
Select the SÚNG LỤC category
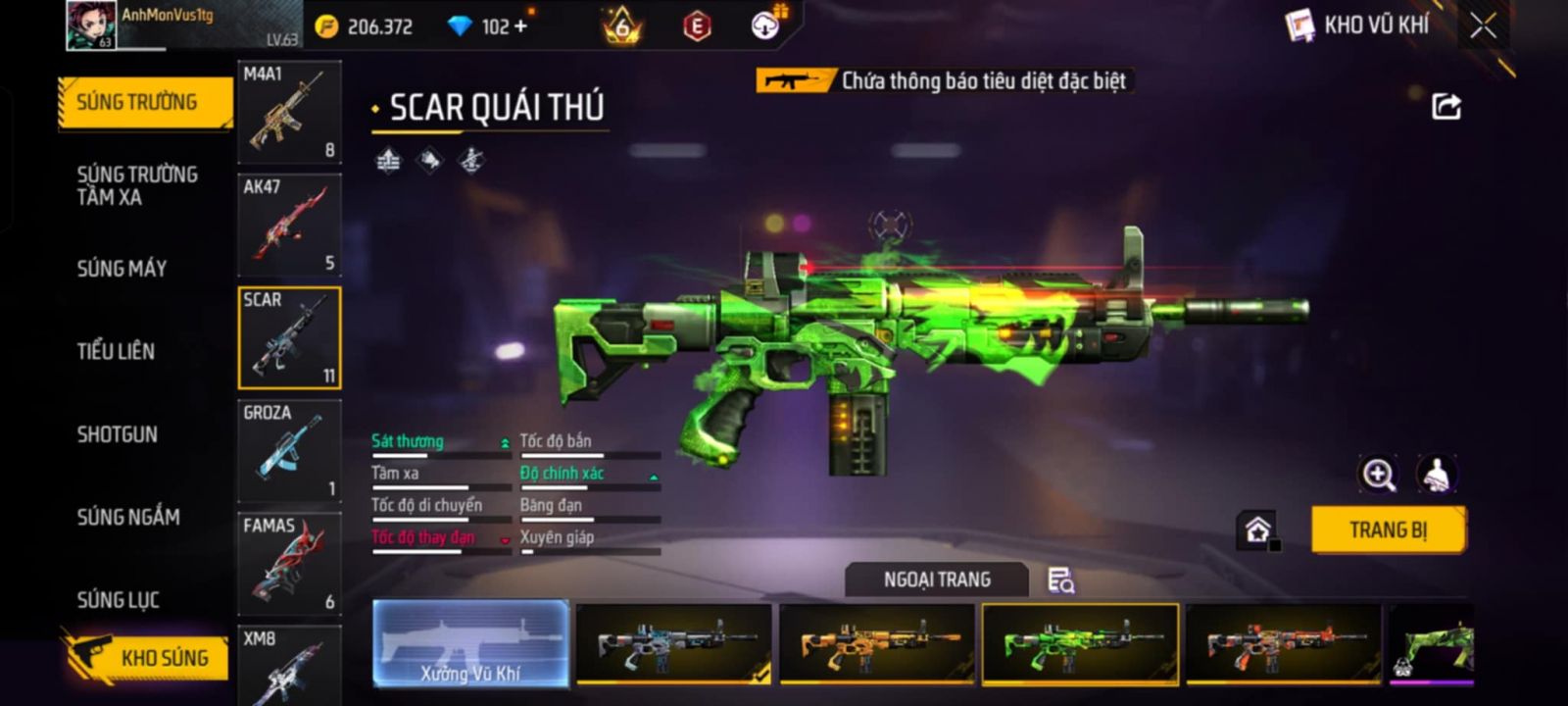coord(118,599)
